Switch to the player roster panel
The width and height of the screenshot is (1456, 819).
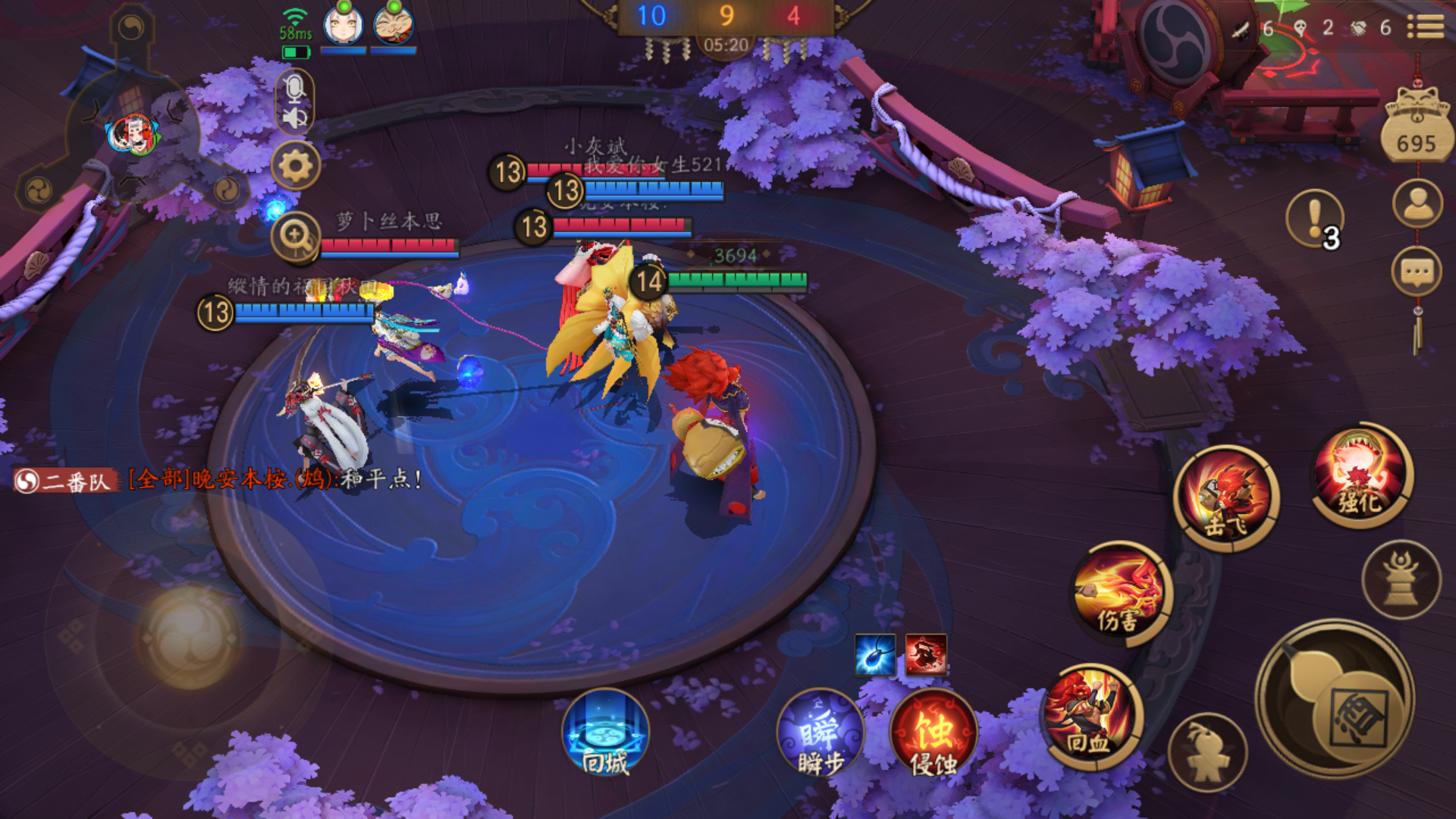1417,203
